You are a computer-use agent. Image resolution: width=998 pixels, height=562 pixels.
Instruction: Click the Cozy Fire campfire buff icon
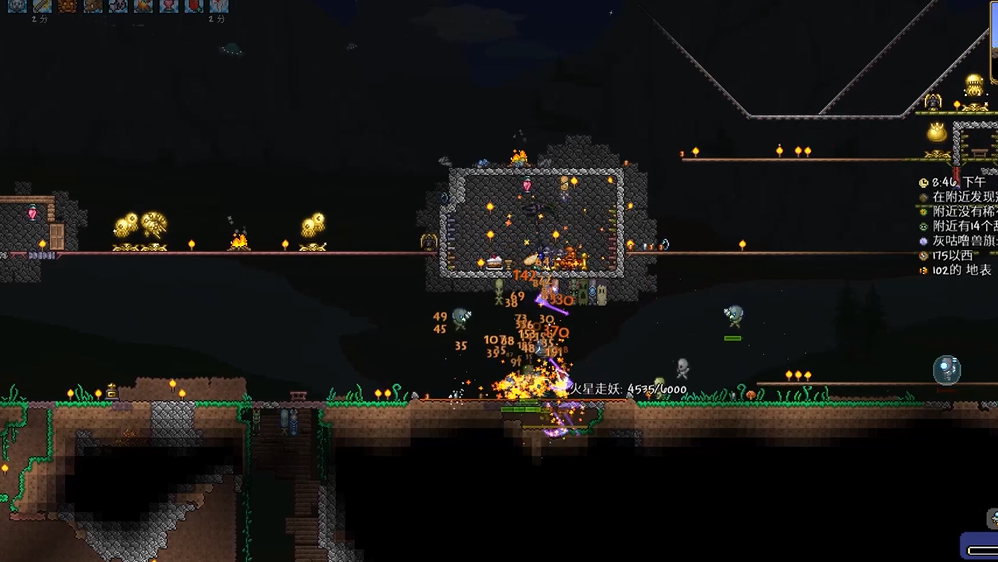click(x=144, y=6)
